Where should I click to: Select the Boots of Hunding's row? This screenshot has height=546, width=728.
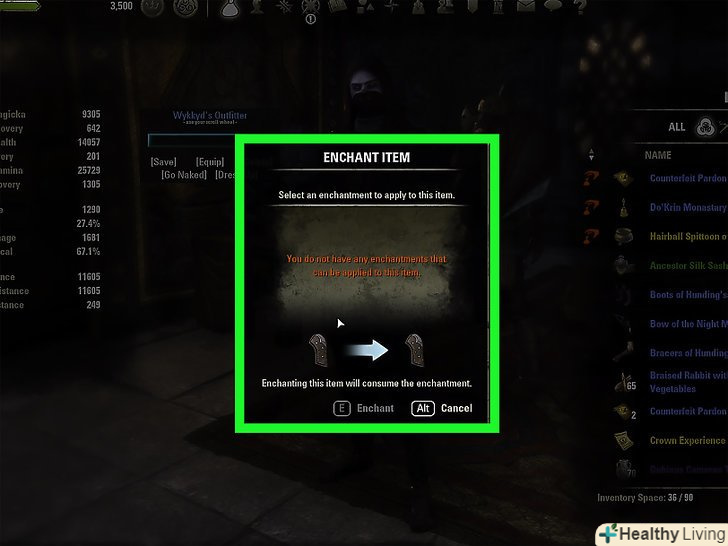pyautogui.click(x=686, y=295)
